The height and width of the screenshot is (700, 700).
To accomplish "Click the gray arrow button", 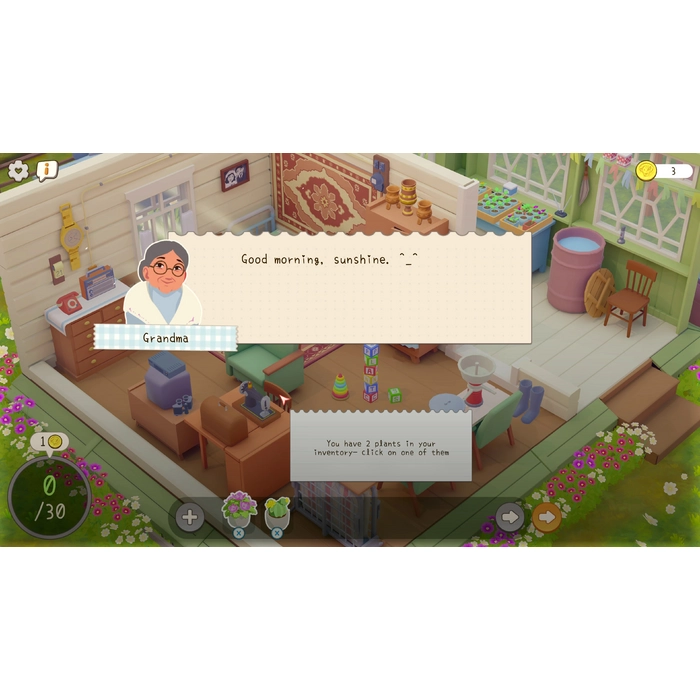I will tap(509, 517).
